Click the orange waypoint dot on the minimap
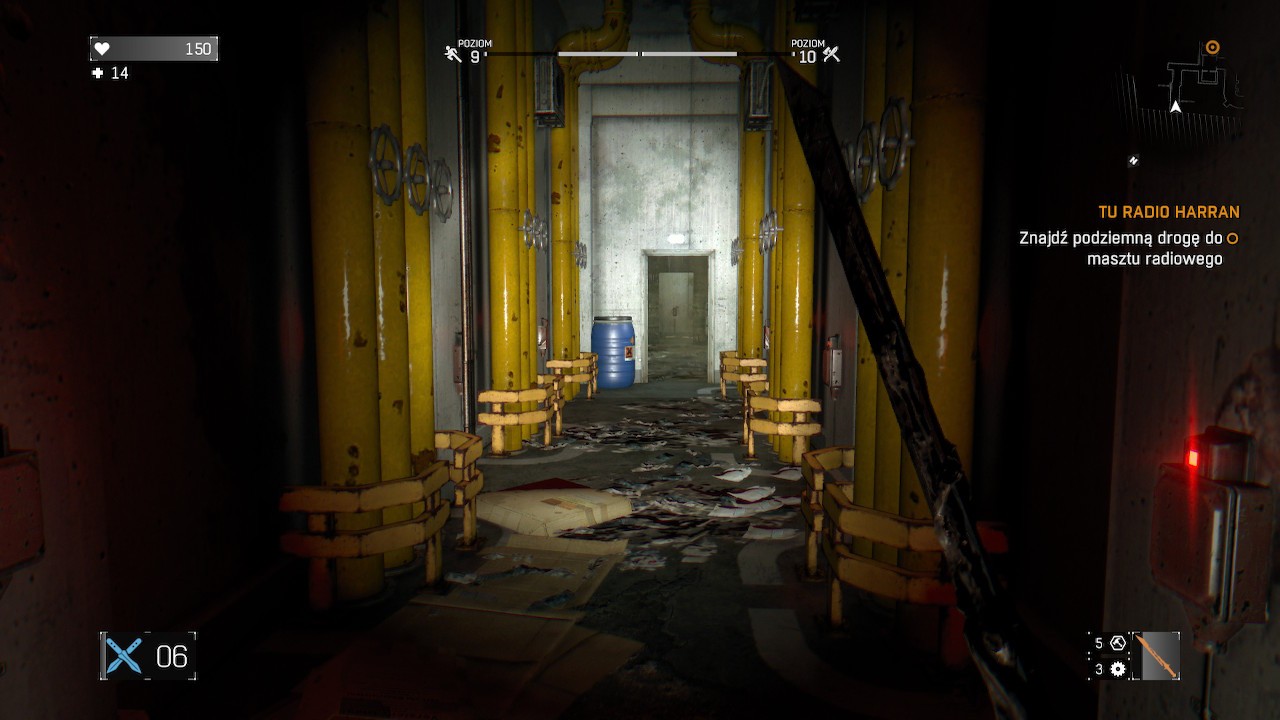The image size is (1280, 720). pos(1213,46)
